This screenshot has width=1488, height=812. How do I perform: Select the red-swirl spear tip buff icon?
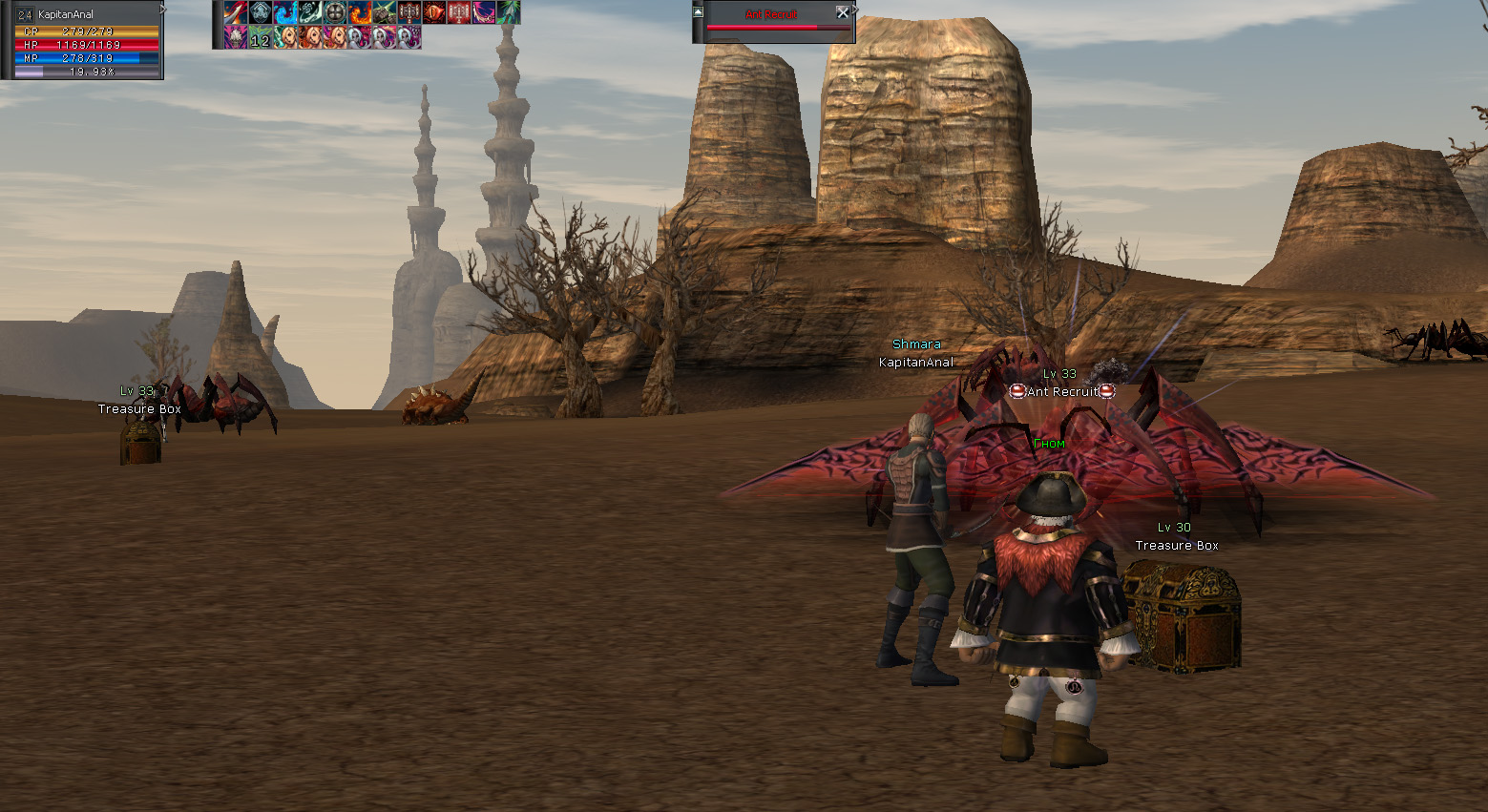point(236,12)
